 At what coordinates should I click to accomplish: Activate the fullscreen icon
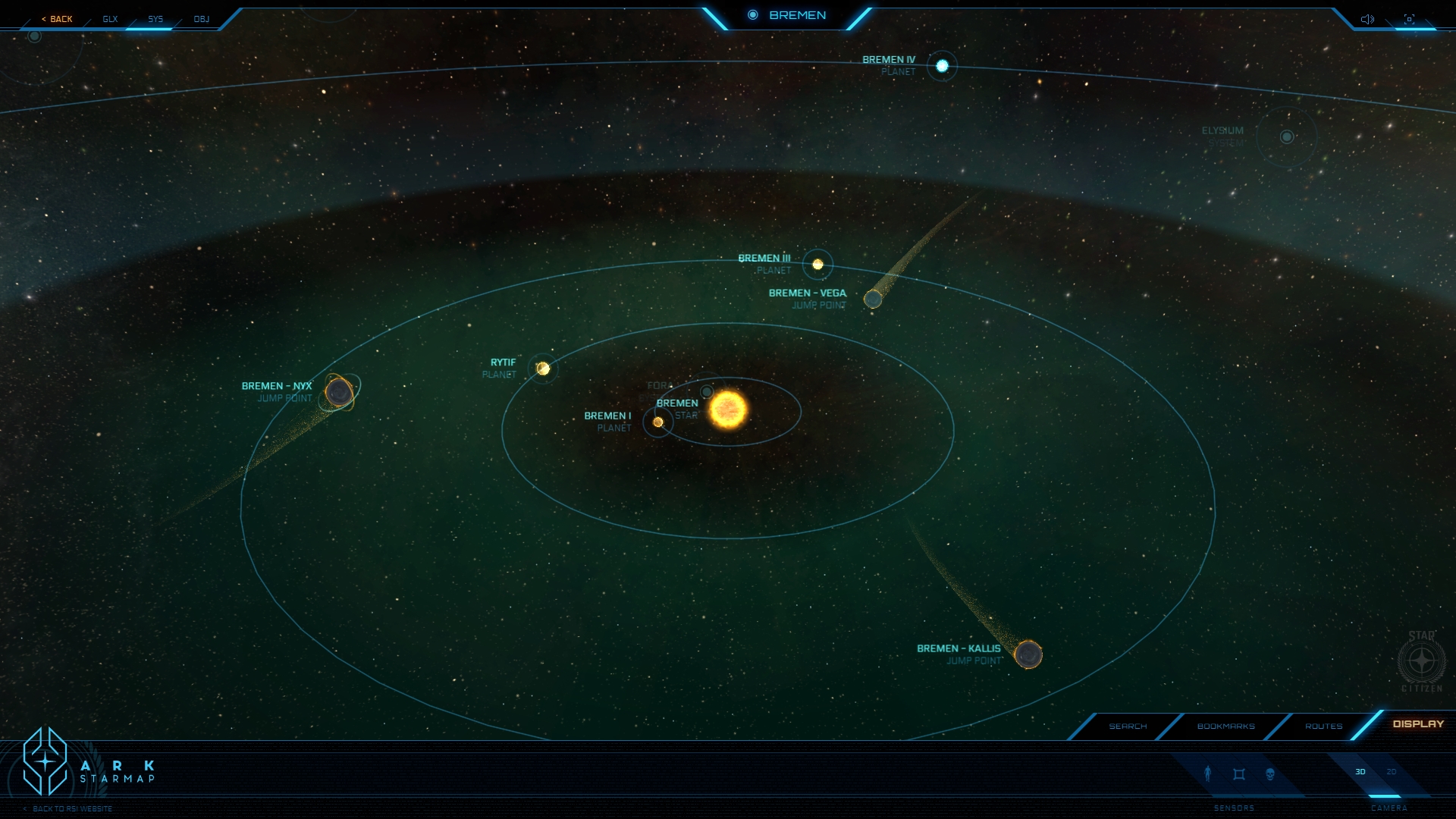1409,19
